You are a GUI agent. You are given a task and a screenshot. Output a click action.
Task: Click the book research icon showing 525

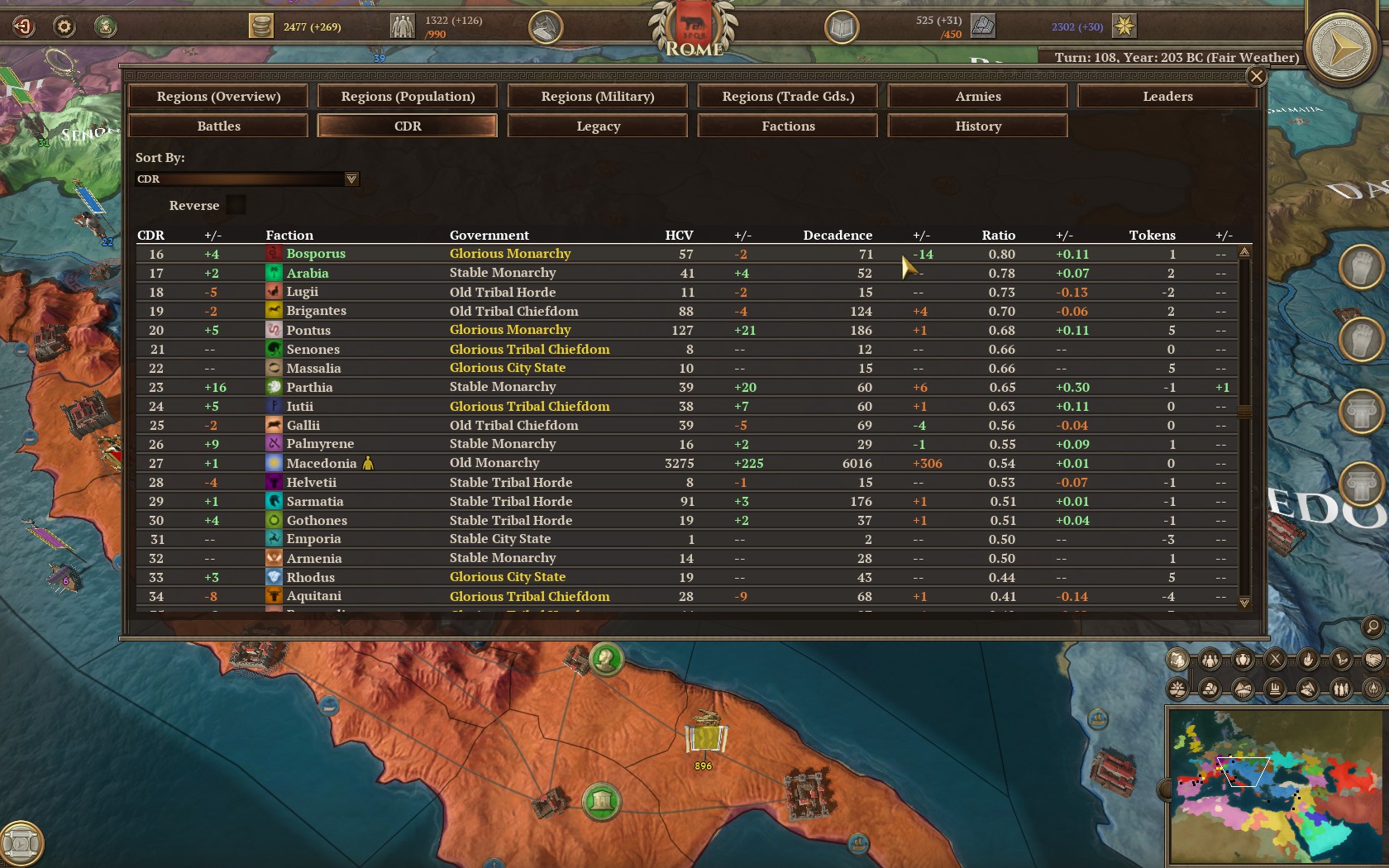(x=842, y=26)
